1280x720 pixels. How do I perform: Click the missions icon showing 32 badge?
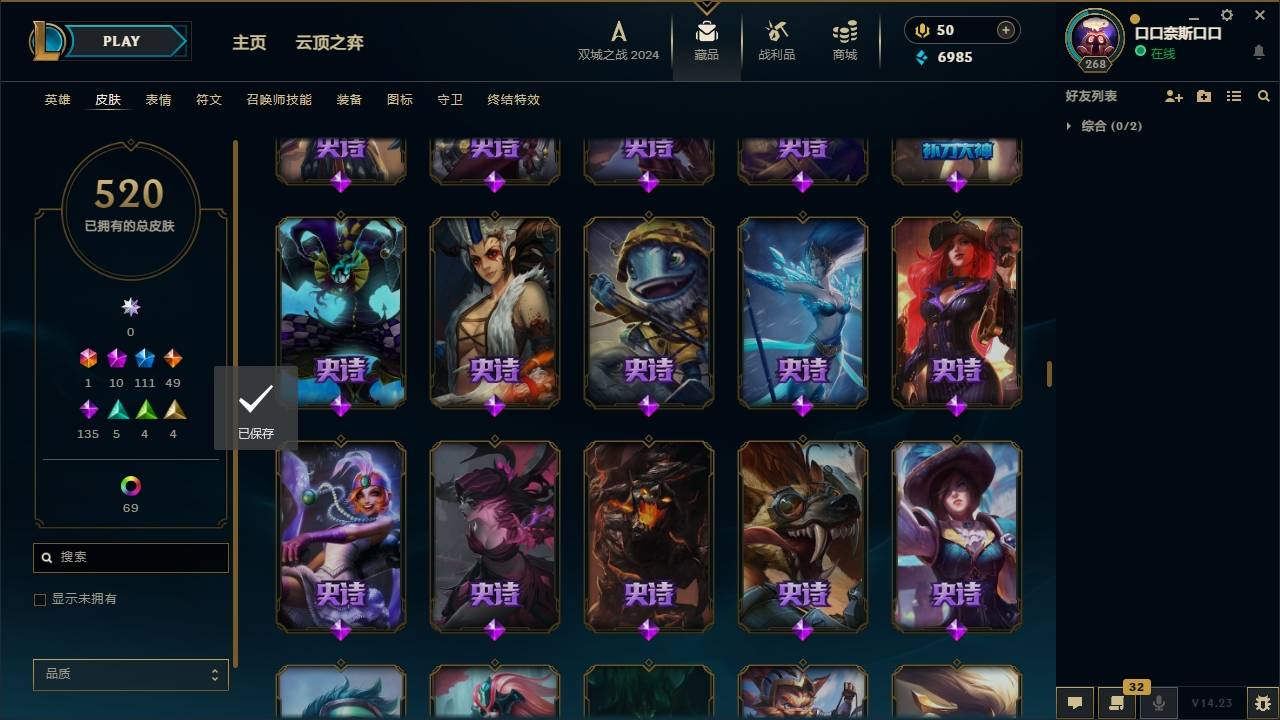[1117, 703]
